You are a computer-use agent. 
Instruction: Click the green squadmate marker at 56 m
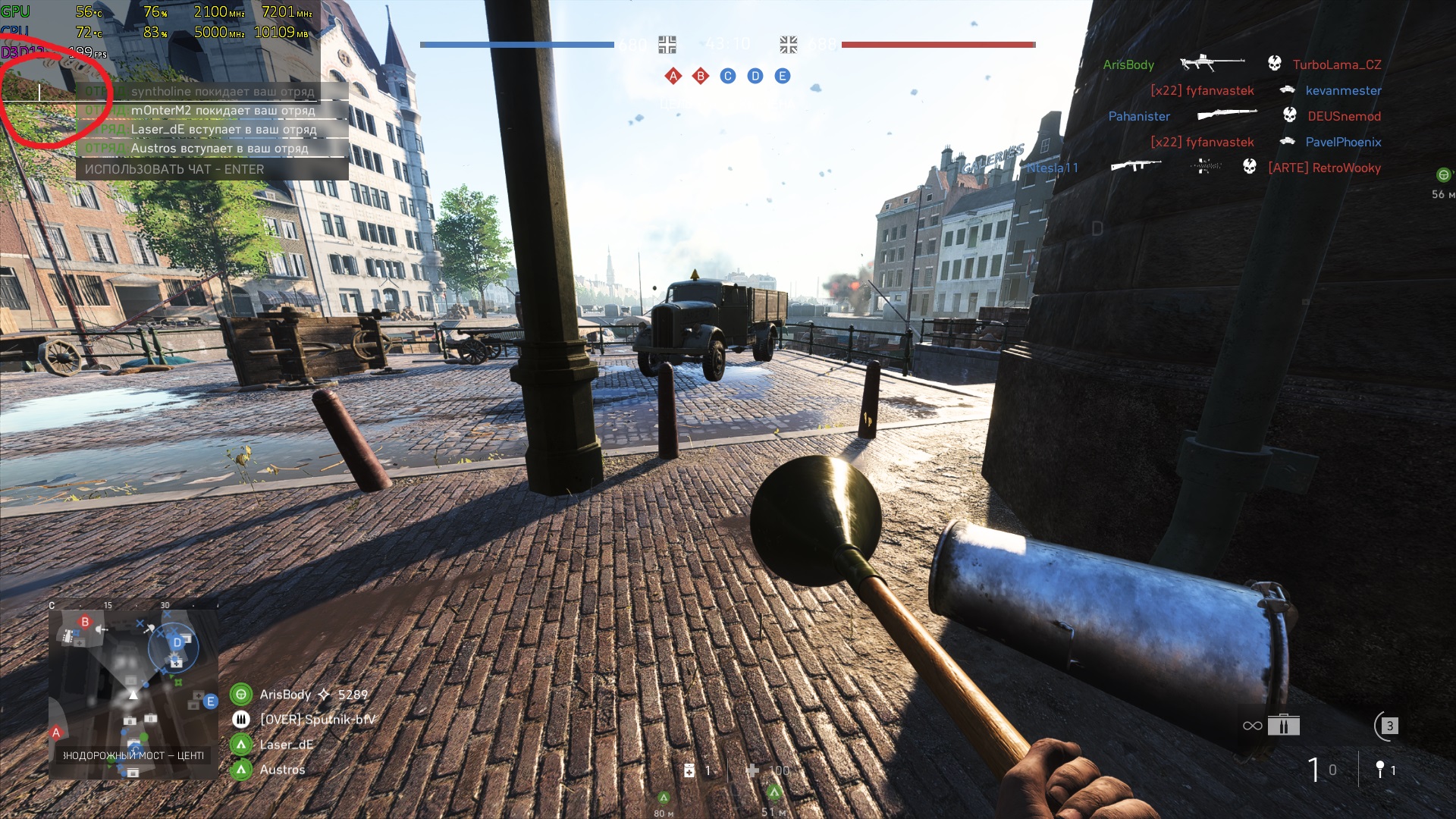pyautogui.click(x=1443, y=175)
